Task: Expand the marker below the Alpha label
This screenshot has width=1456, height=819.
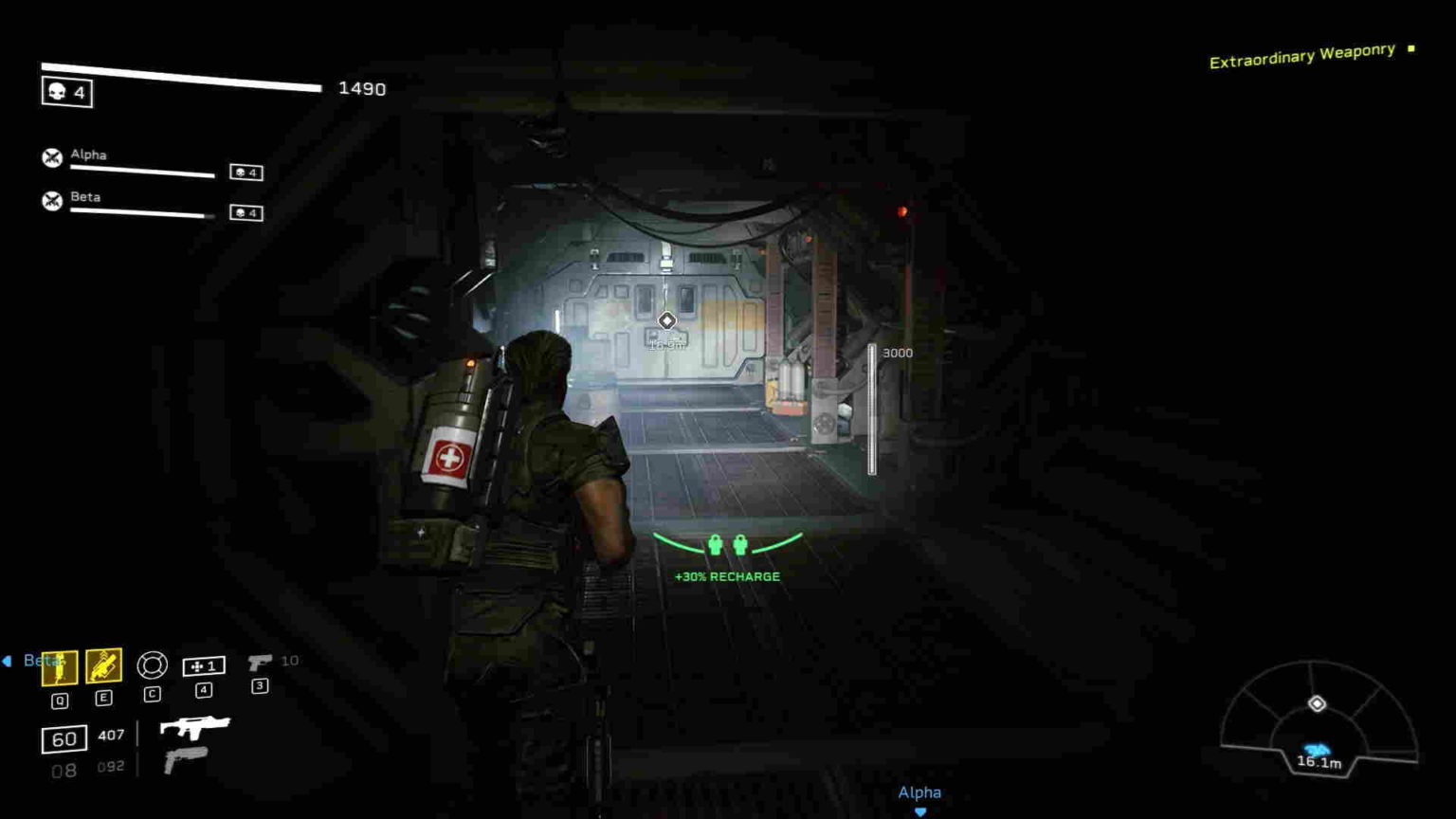Action: pos(919,810)
